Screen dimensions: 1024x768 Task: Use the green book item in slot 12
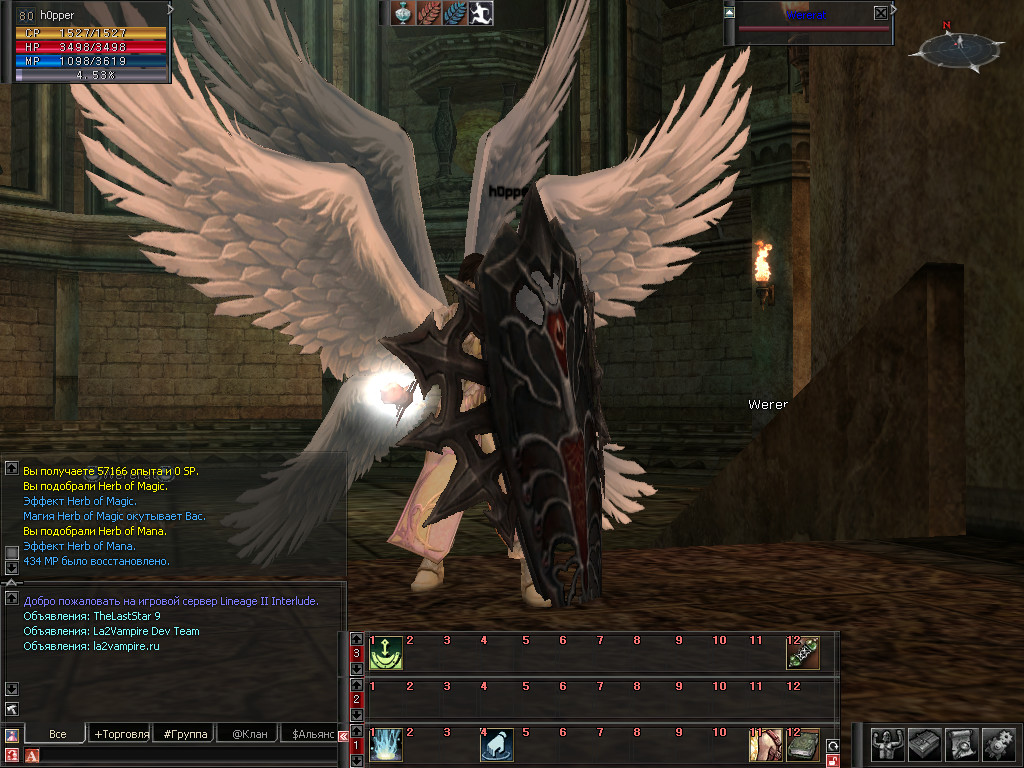[802, 745]
